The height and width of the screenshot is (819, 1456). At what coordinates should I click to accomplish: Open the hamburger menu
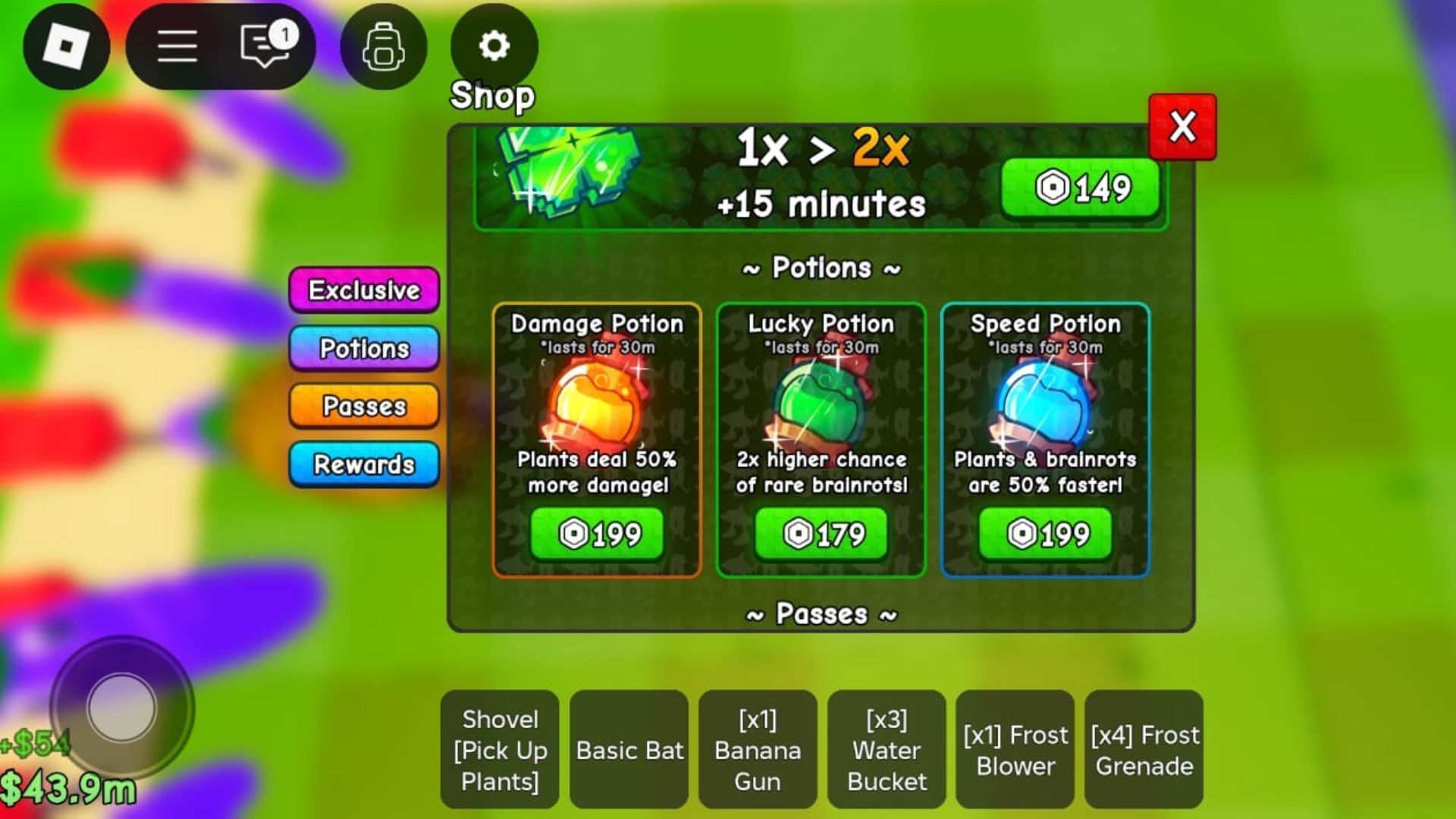coord(177,46)
